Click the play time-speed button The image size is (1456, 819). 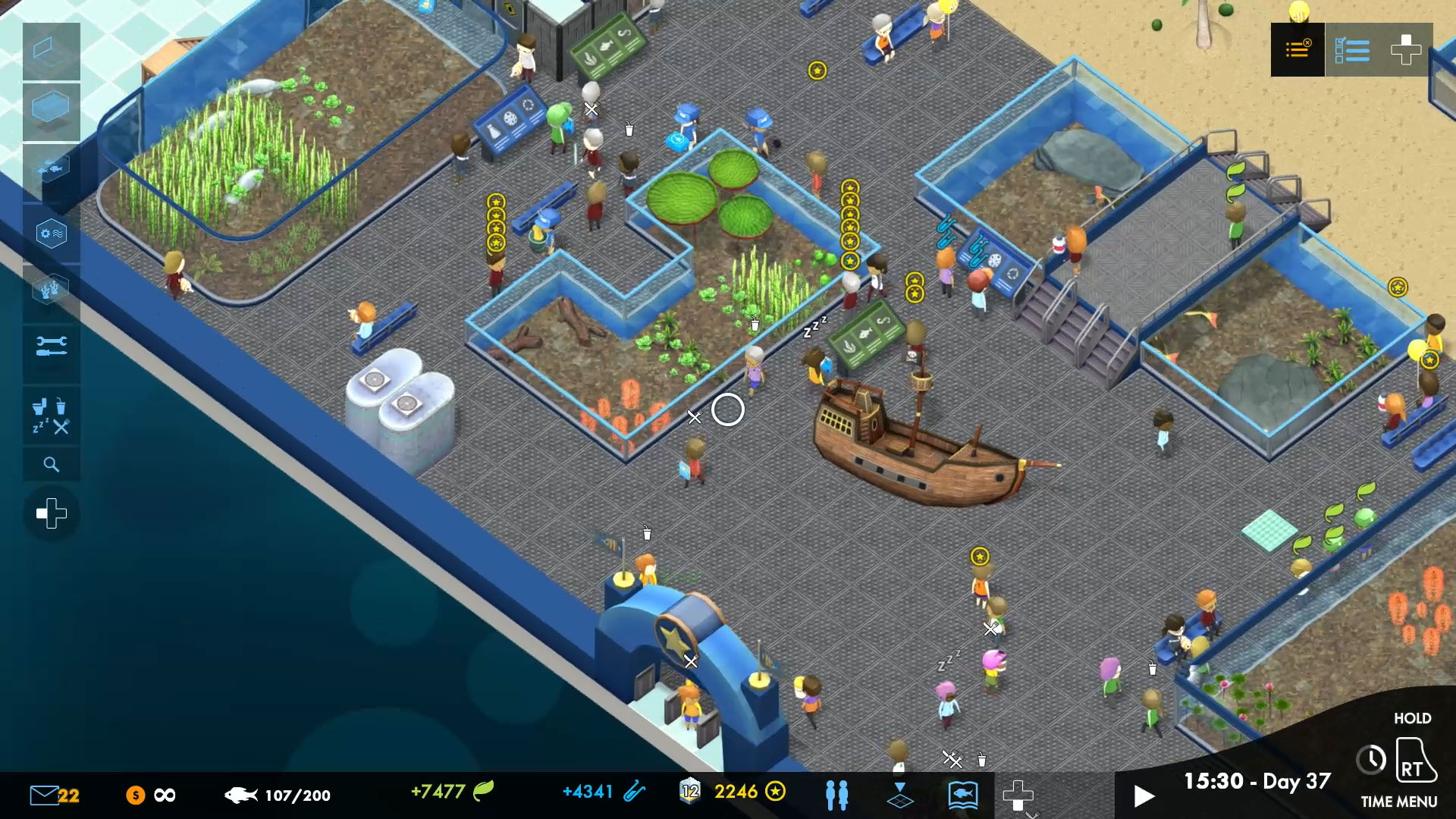click(1143, 796)
